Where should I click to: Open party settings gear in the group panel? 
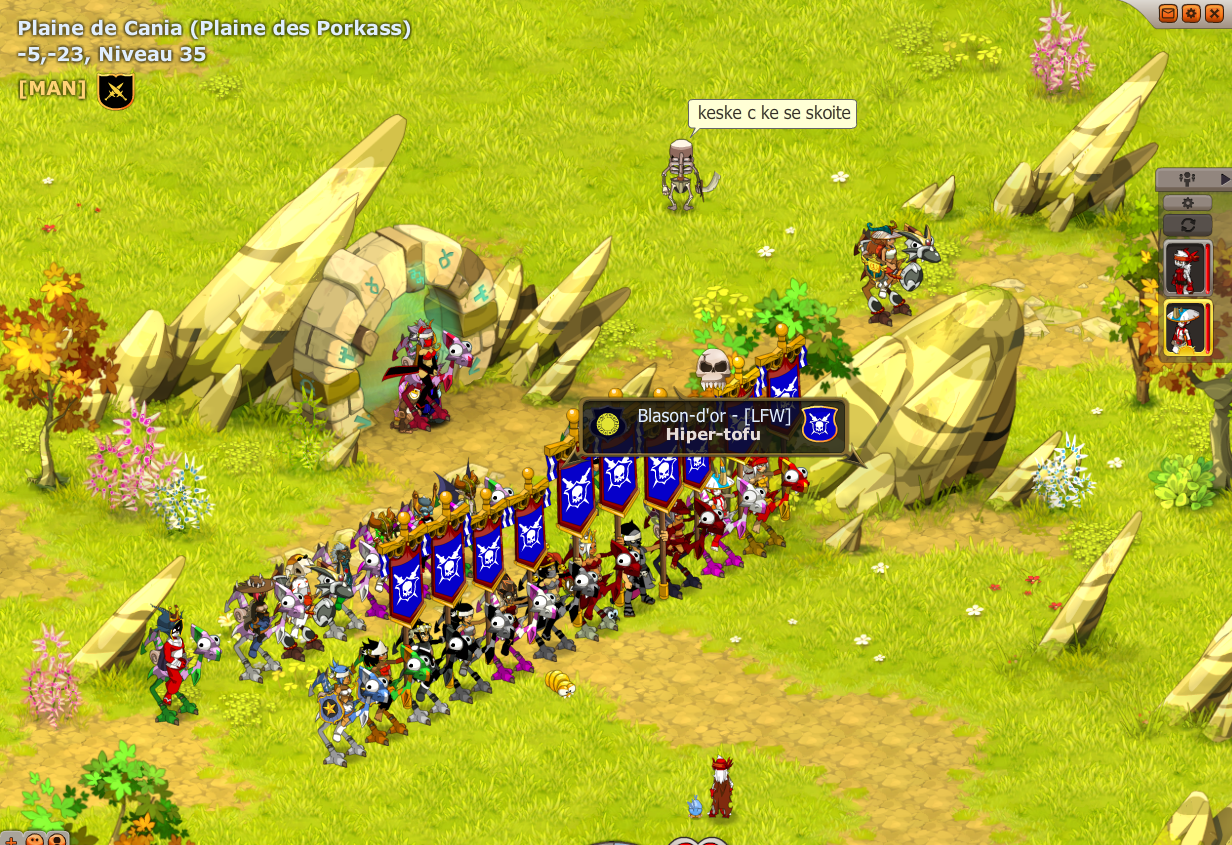click(1187, 203)
